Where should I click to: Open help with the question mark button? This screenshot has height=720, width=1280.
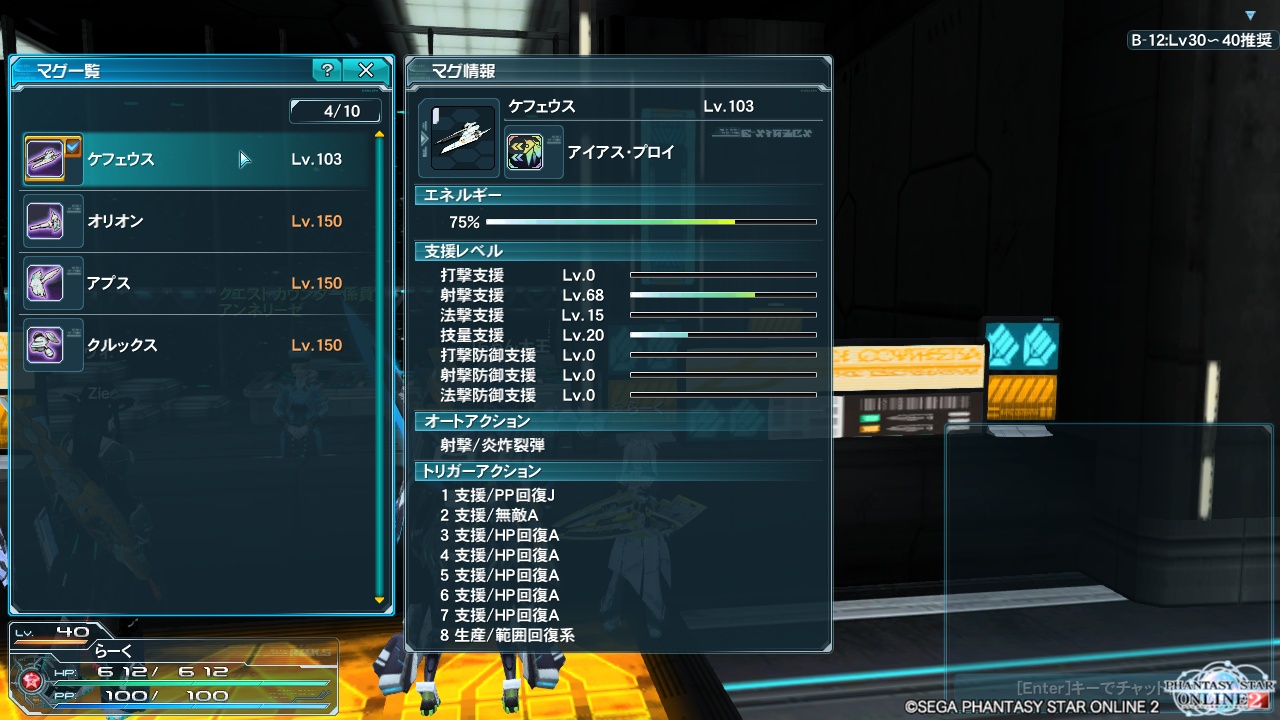(326, 70)
